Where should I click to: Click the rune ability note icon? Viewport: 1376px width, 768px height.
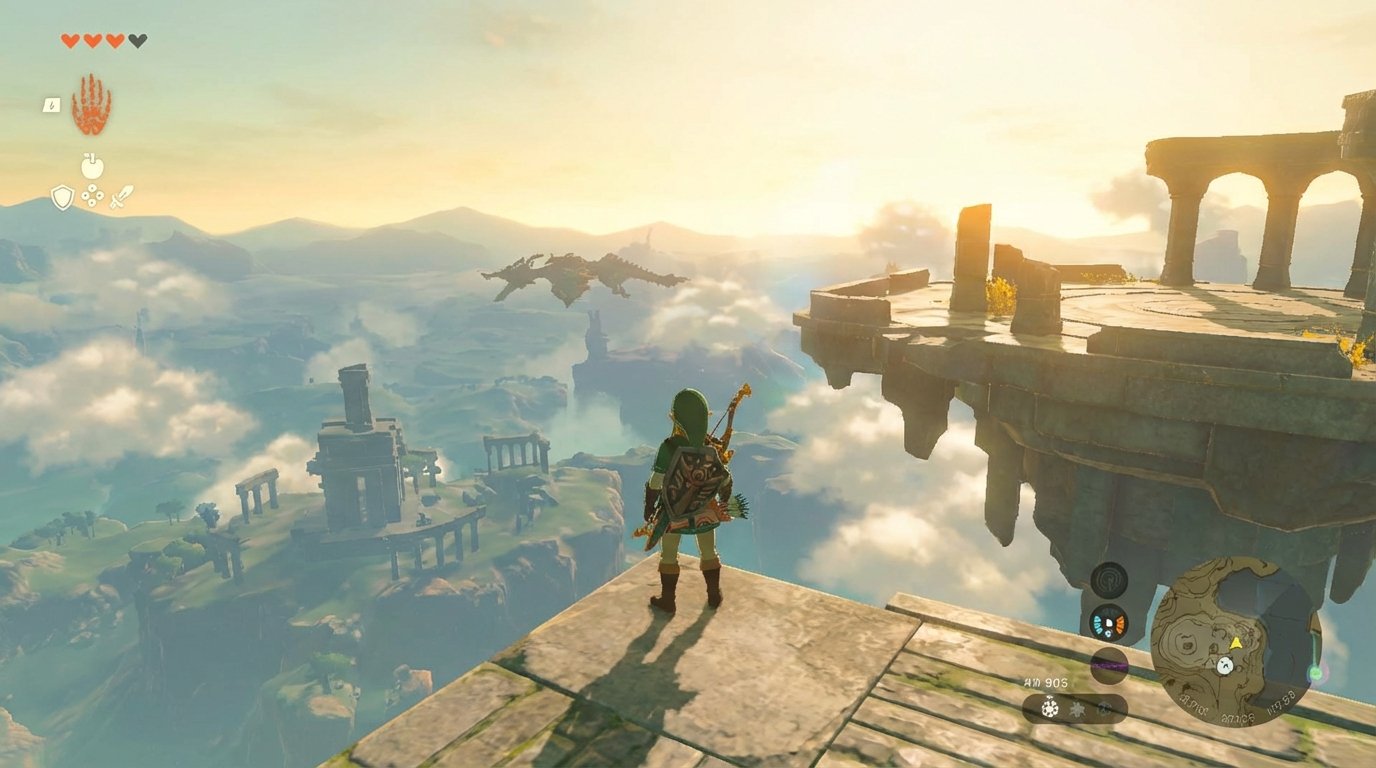coord(52,105)
